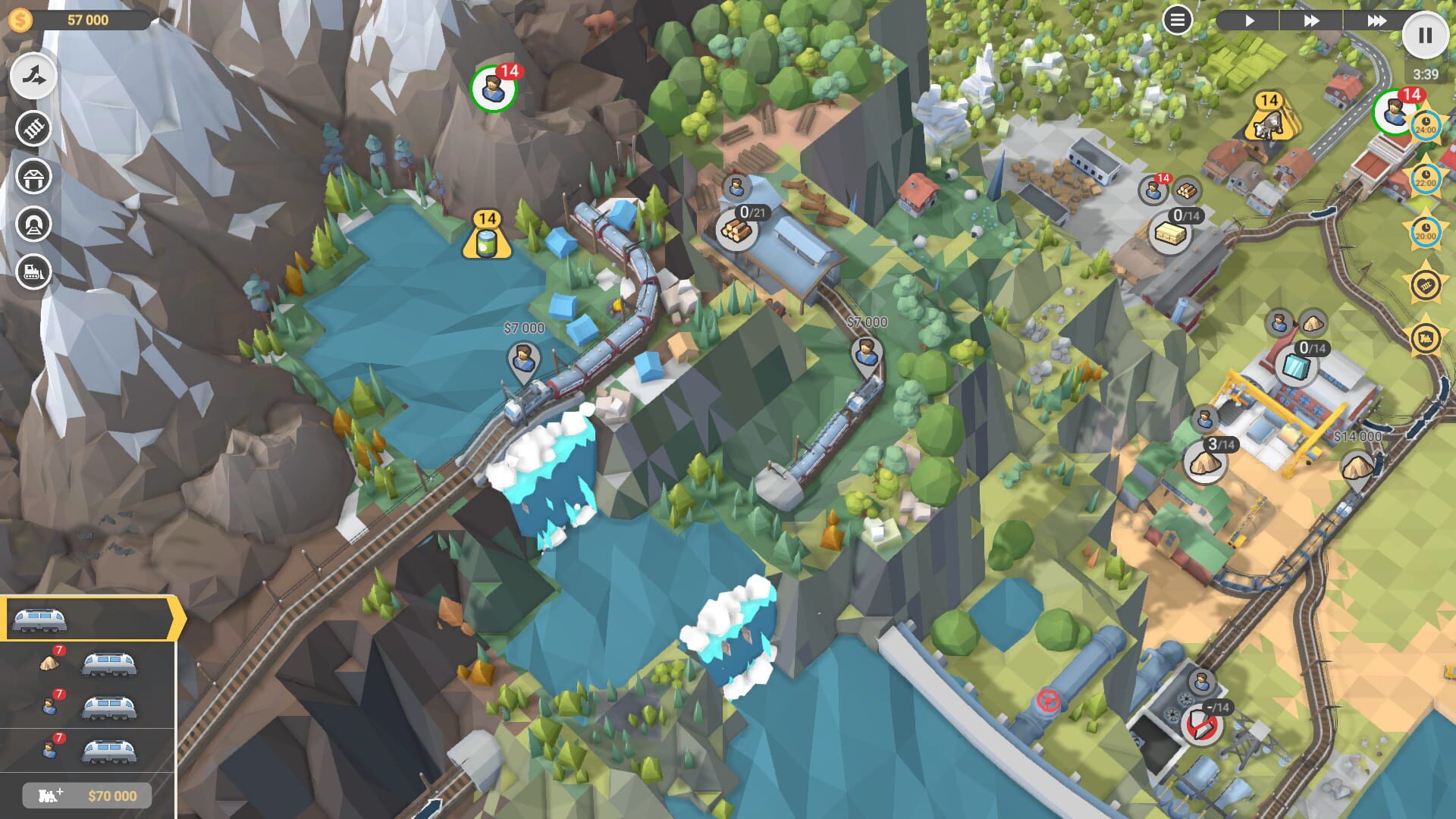Pause the game
1456x819 pixels.
click(1426, 36)
